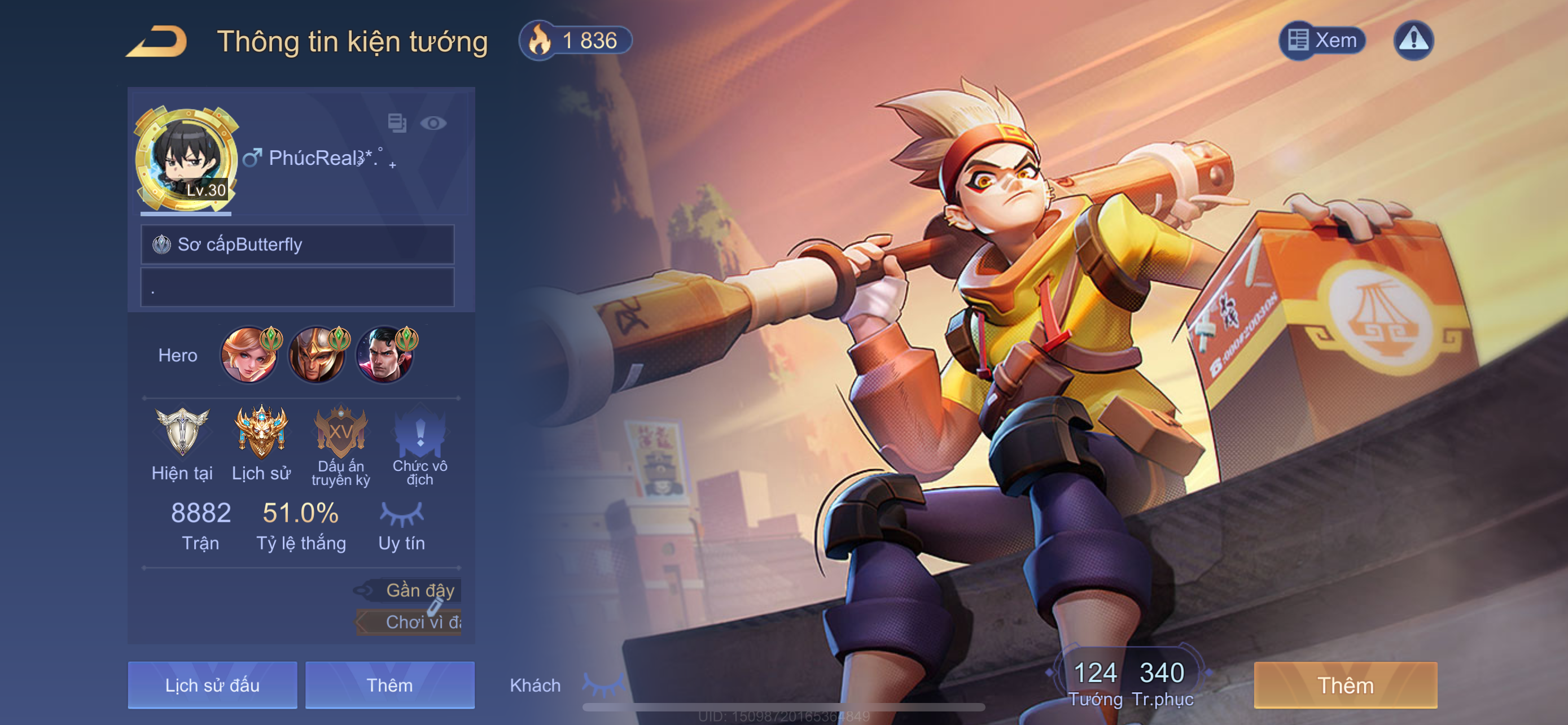Click the blue Thêm button

click(389, 685)
